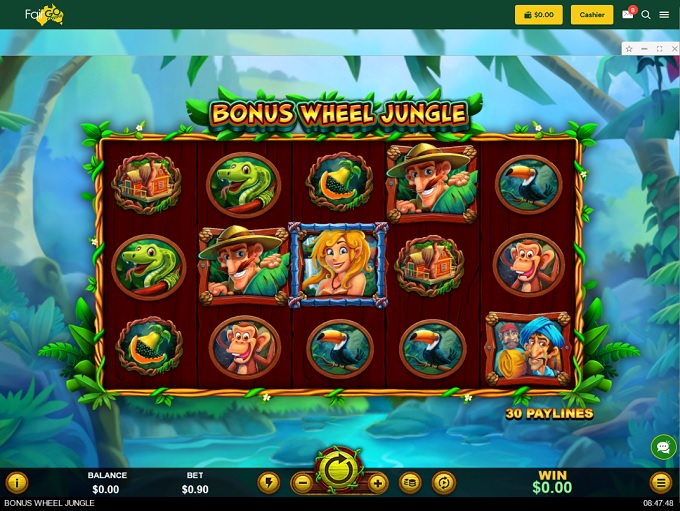
Task: Minimize the game window
Action: (644, 48)
